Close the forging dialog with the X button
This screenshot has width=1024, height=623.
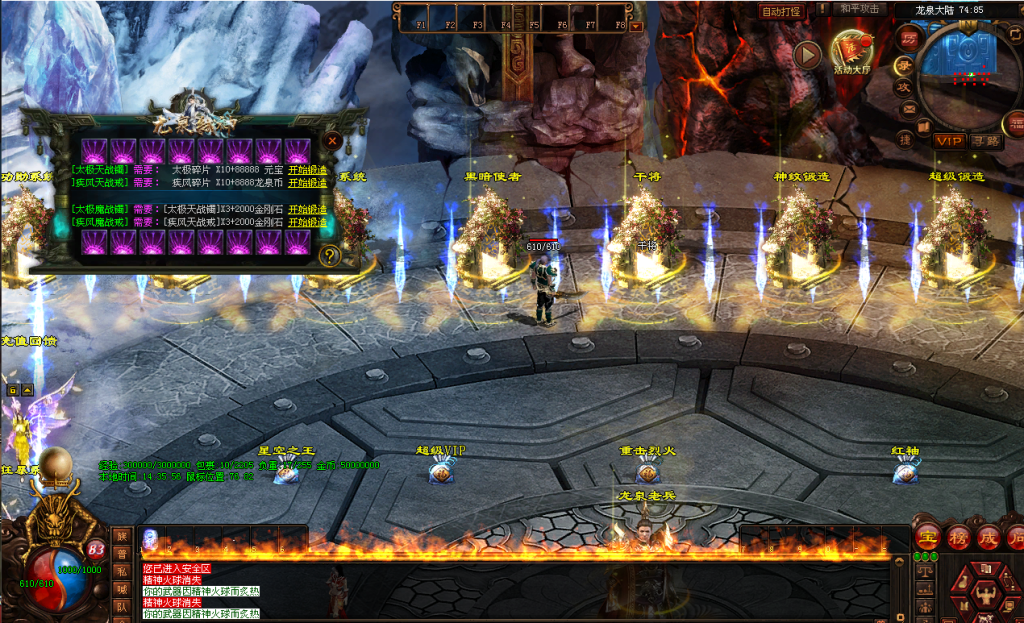pos(333,141)
